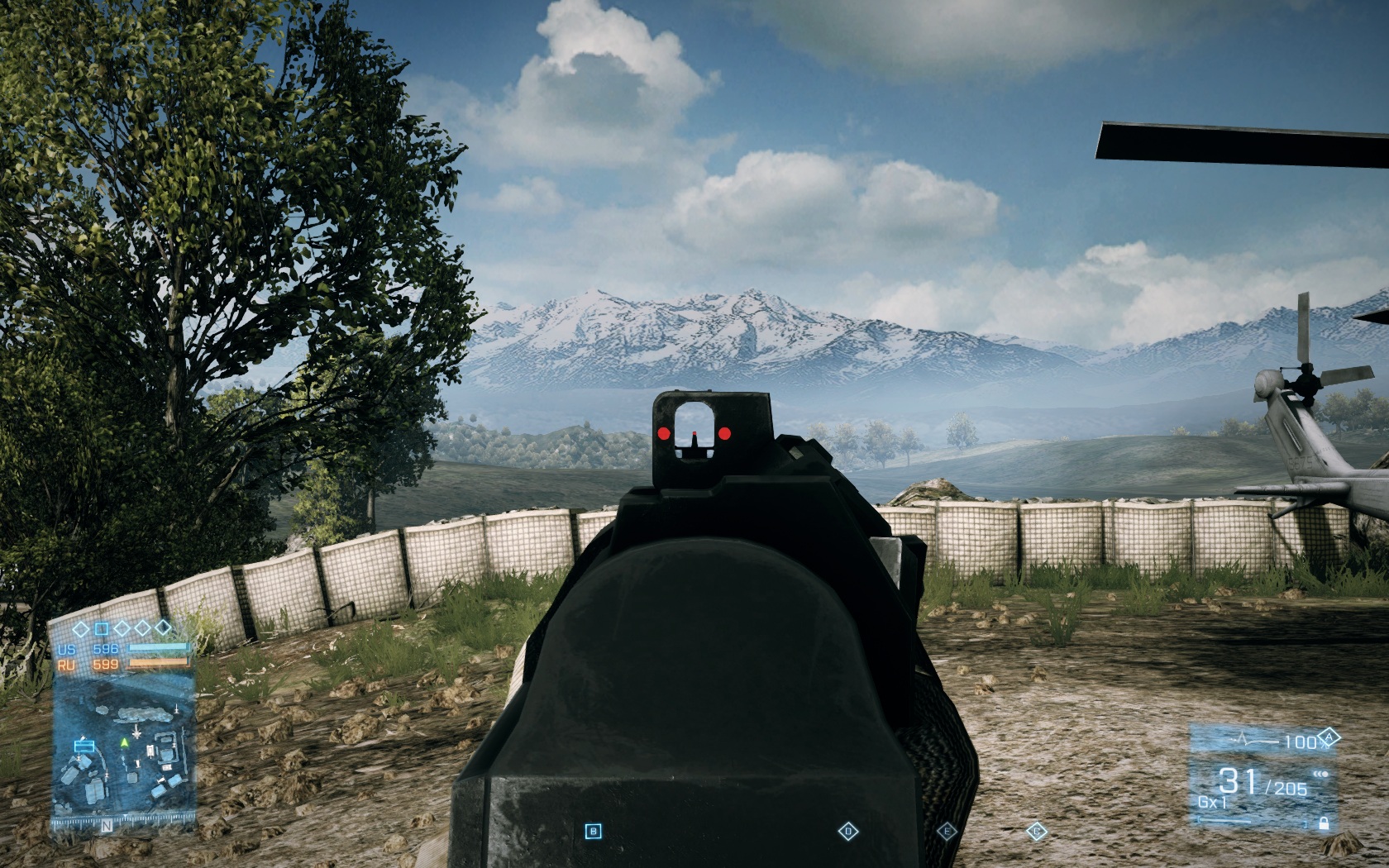Click the green player arrow on minimap
The image size is (1389, 868).
tap(124, 742)
